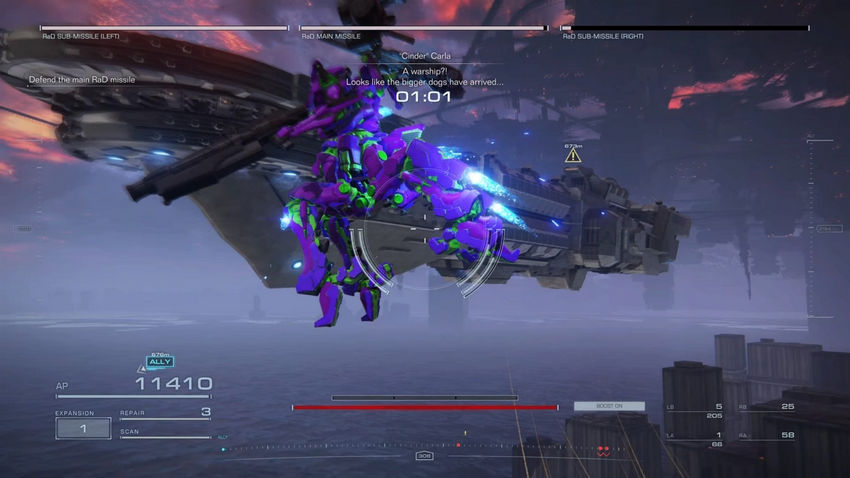The image size is (850, 478).
Task: Select the ALLY marker tag
Action: [x=160, y=361]
